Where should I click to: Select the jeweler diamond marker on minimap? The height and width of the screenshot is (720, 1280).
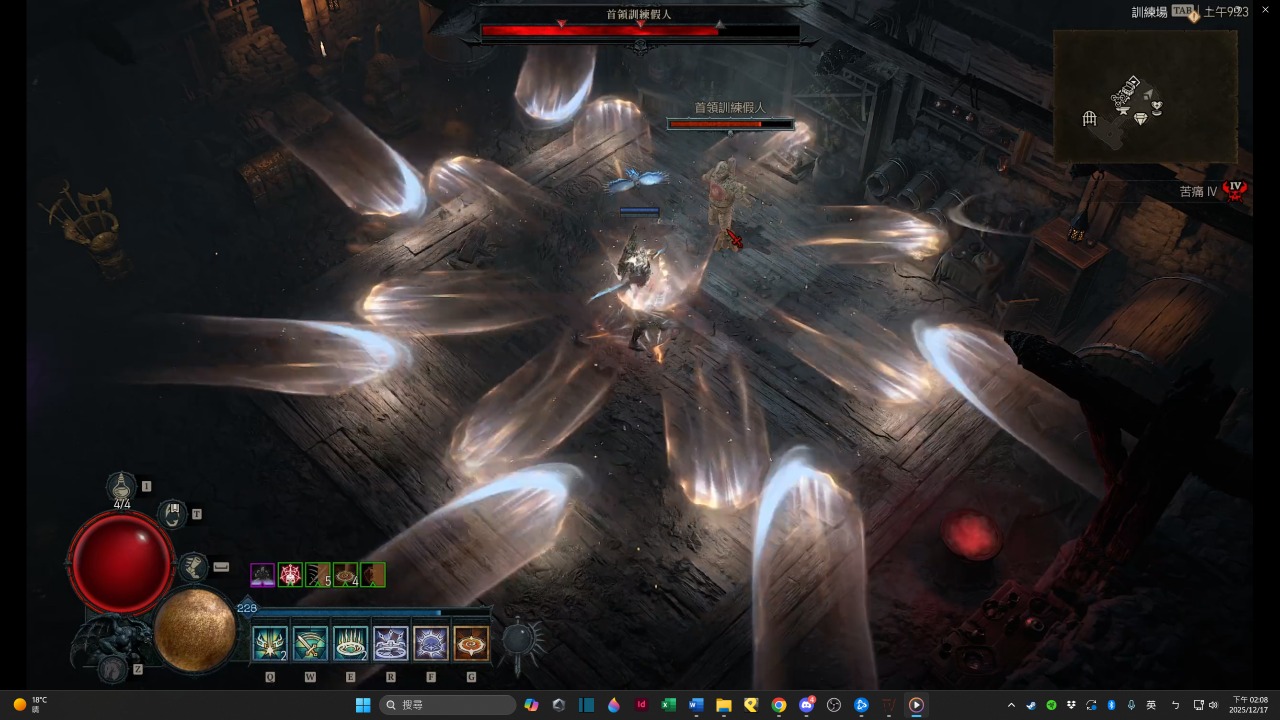1140,119
